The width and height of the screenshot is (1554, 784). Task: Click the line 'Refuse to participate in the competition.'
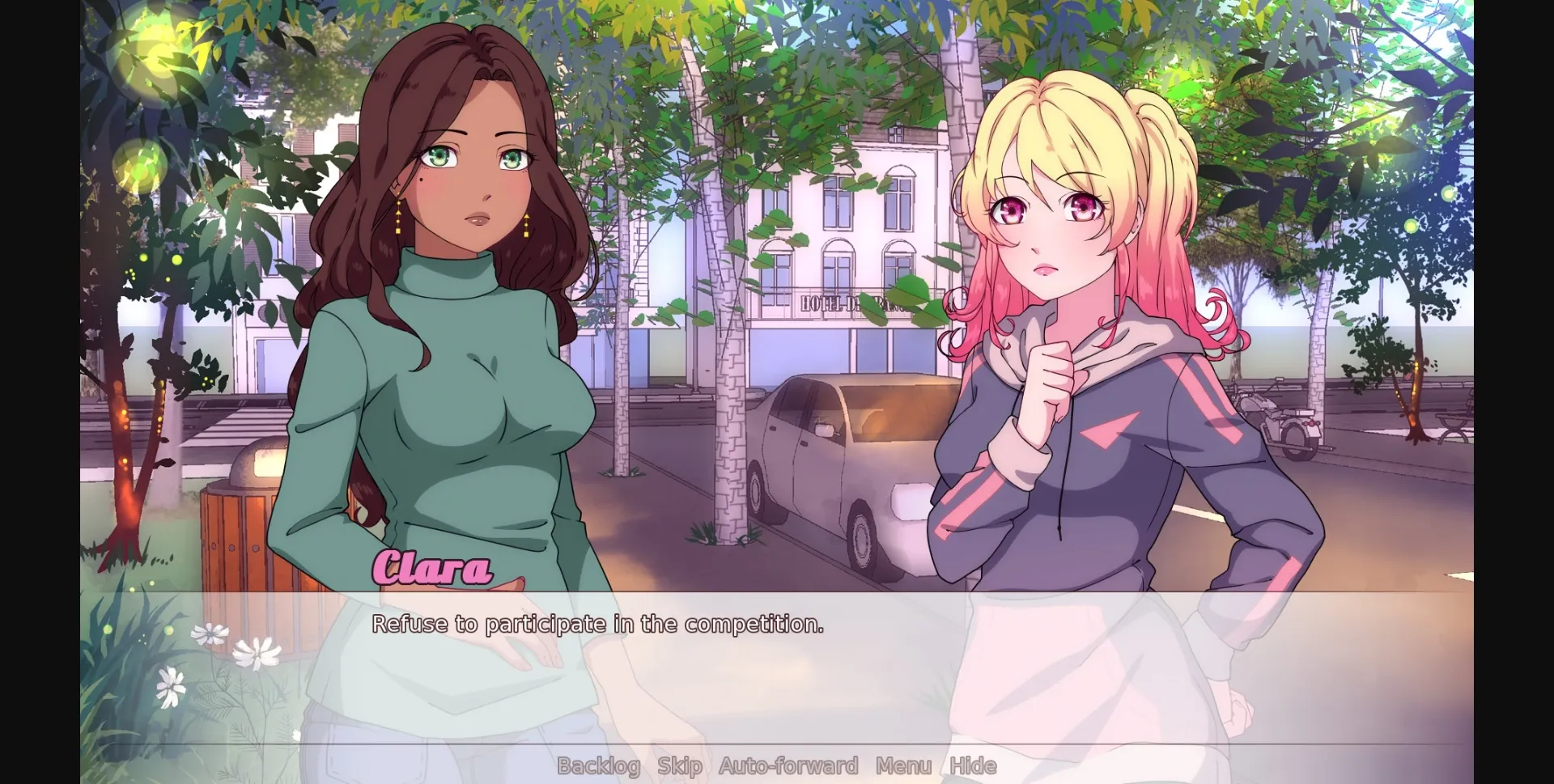[598, 623]
